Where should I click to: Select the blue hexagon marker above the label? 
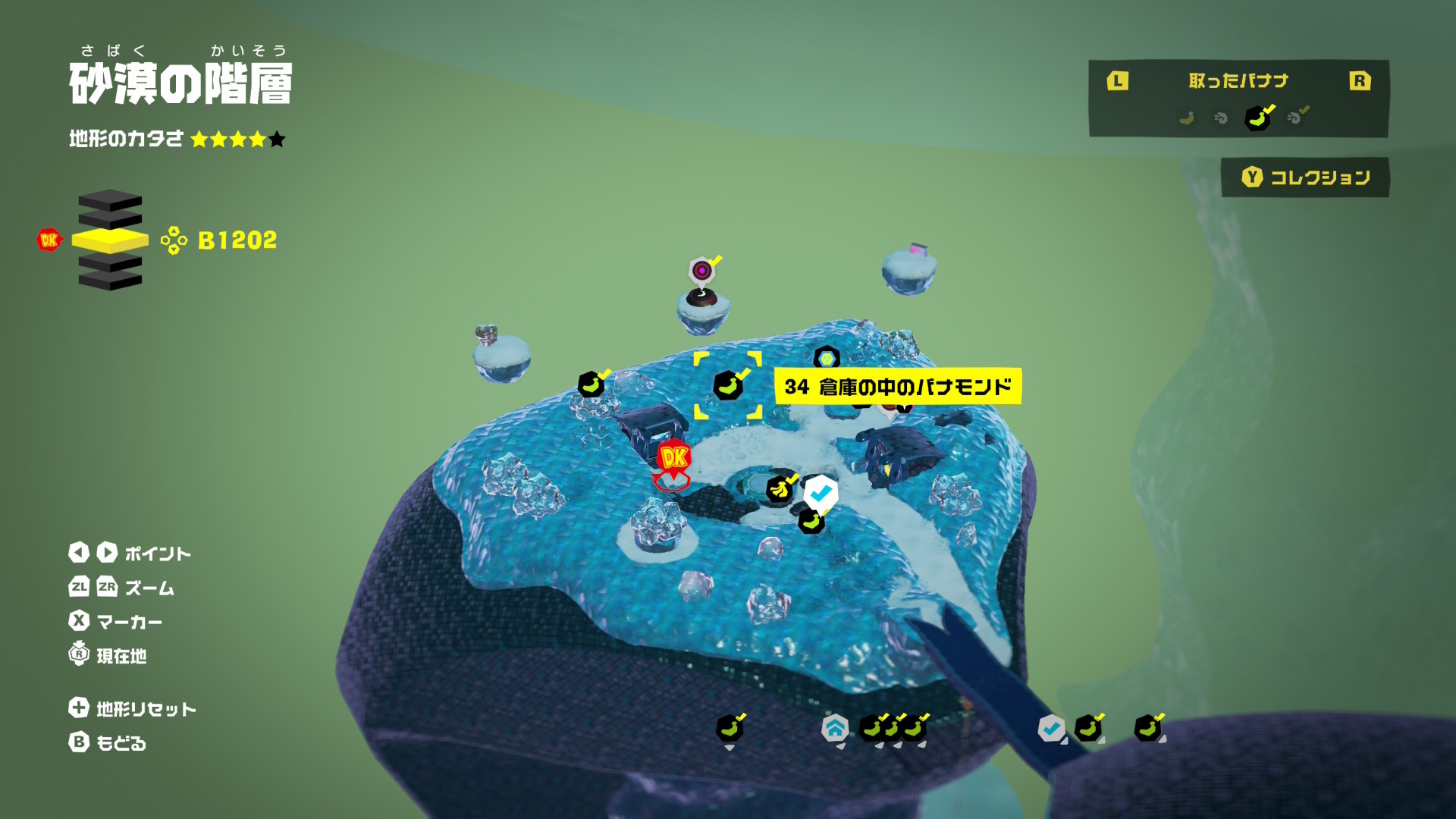[826, 357]
